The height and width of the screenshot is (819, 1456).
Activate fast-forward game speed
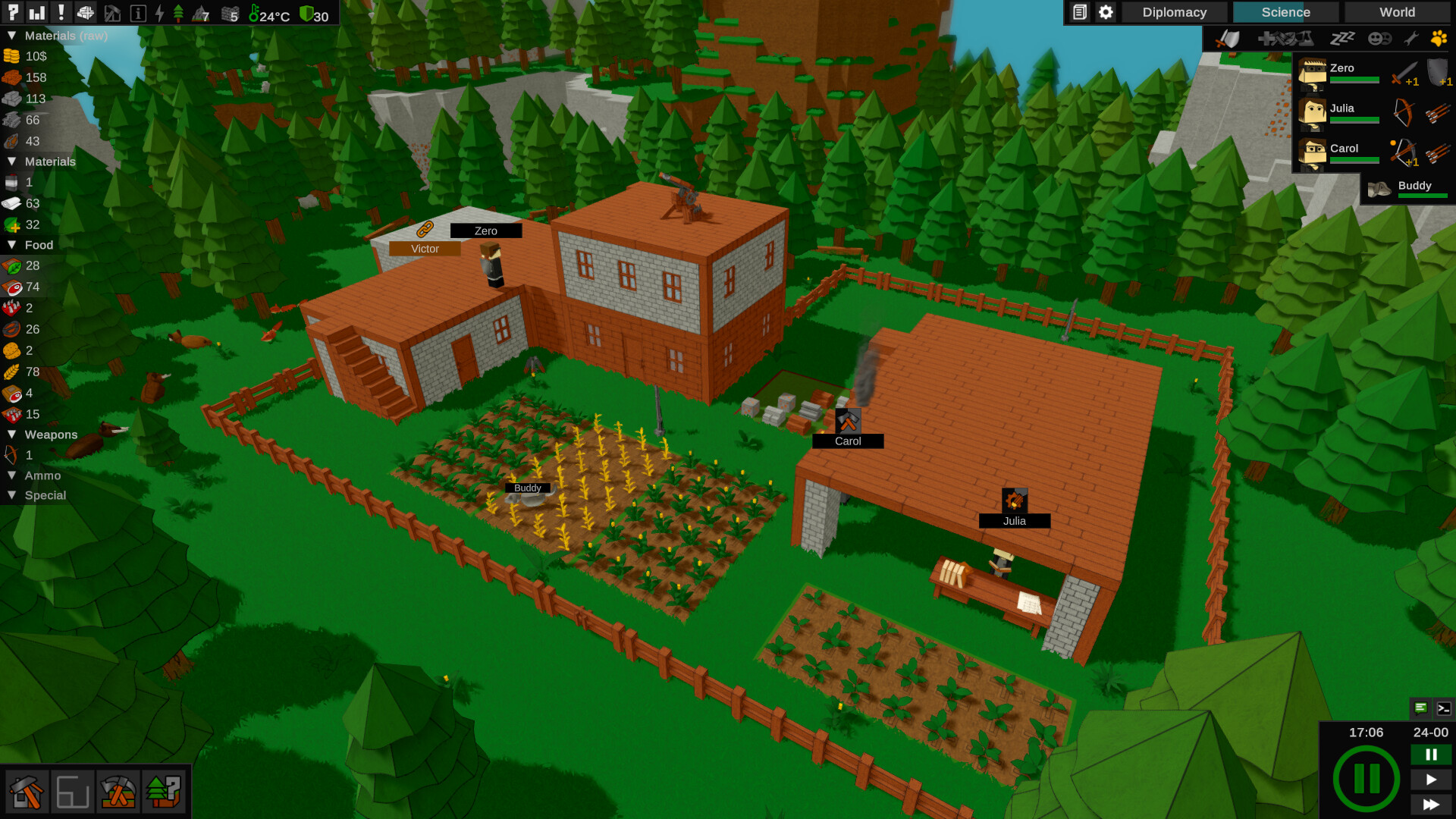tap(1431, 805)
